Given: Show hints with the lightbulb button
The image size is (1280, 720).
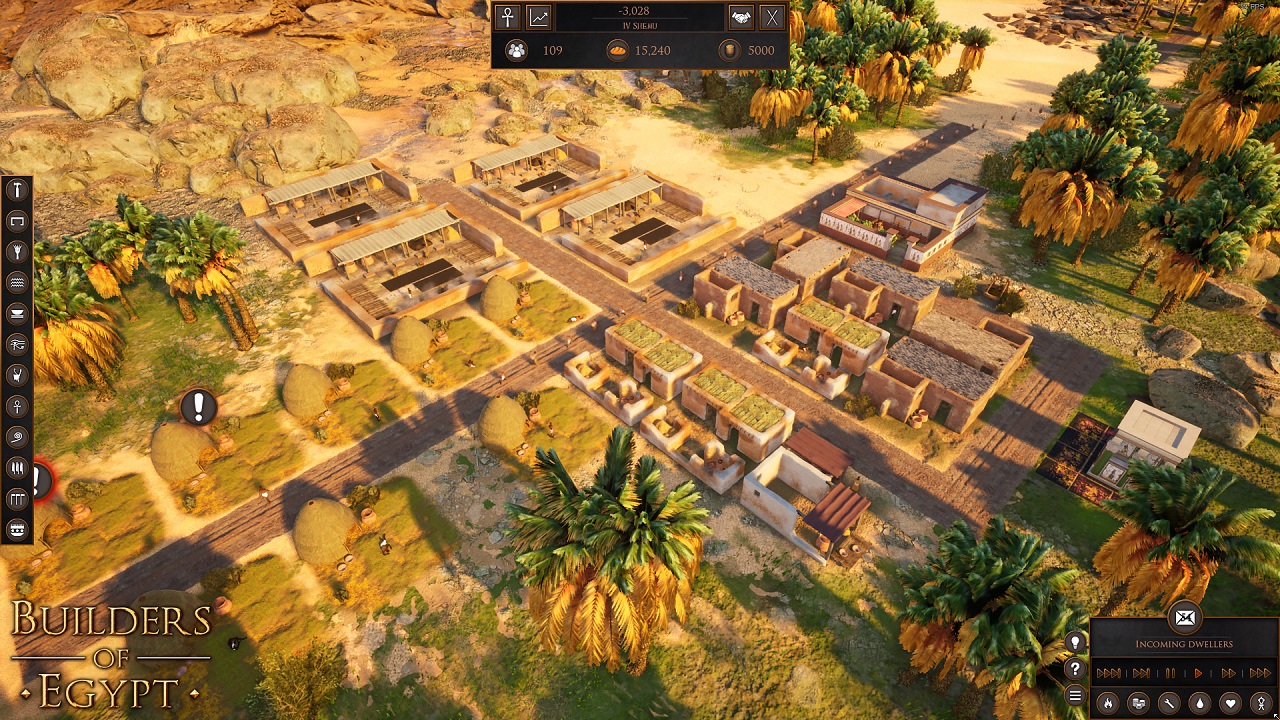Looking at the screenshot, I should tap(1075, 643).
